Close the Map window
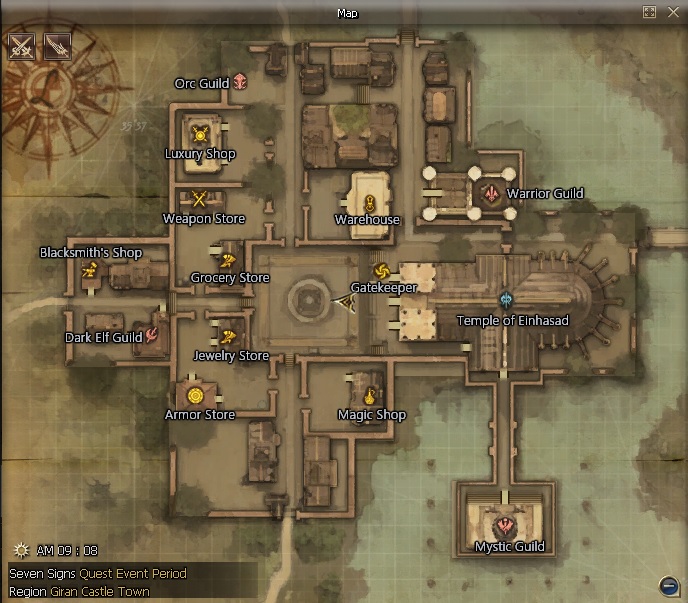 pos(671,12)
